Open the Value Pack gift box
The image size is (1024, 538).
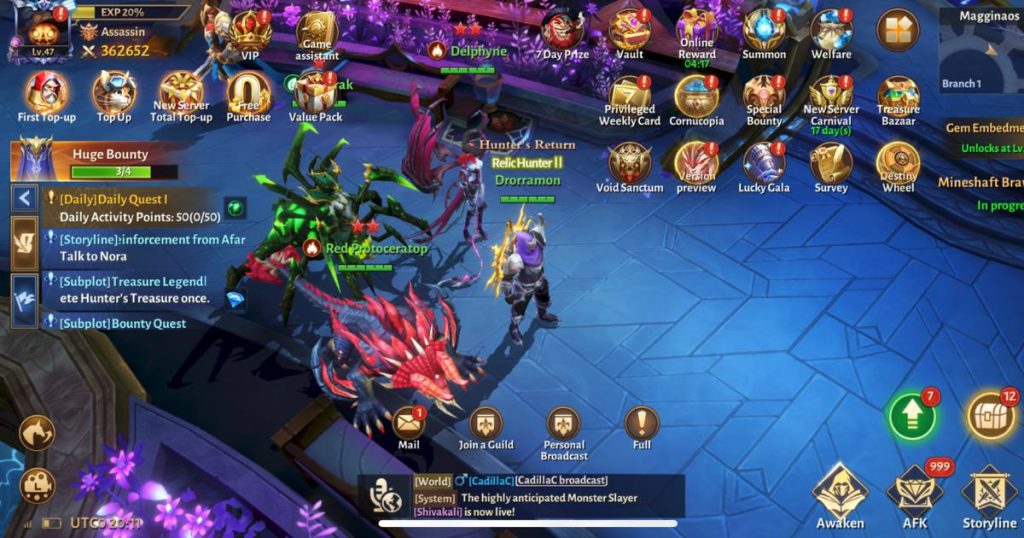[x=315, y=93]
